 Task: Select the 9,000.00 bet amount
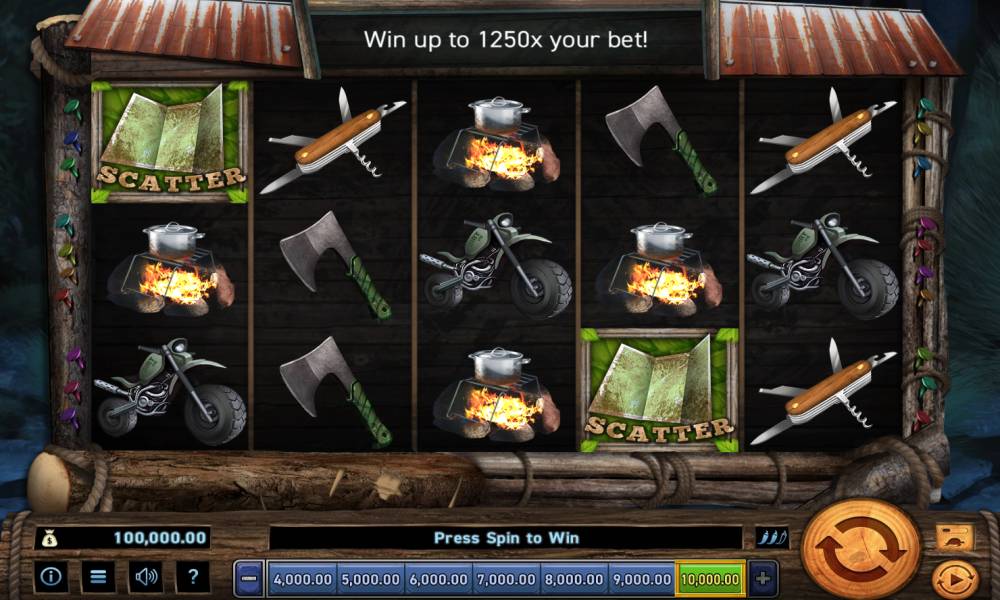pos(641,578)
